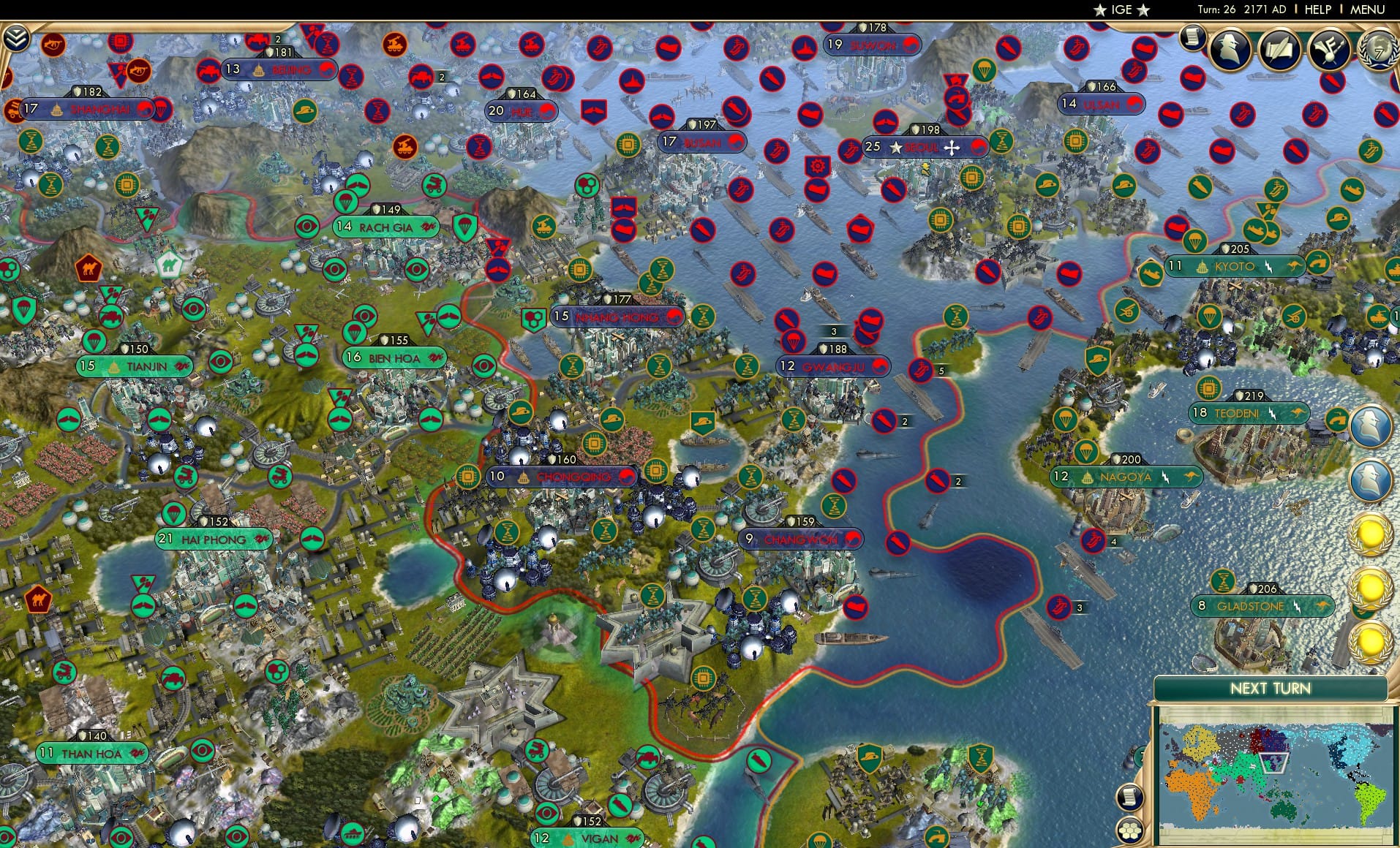This screenshot has height=848, width=1400.
Task: Select the hexagon grid icon under the minimap
Action: [1130, 832]
